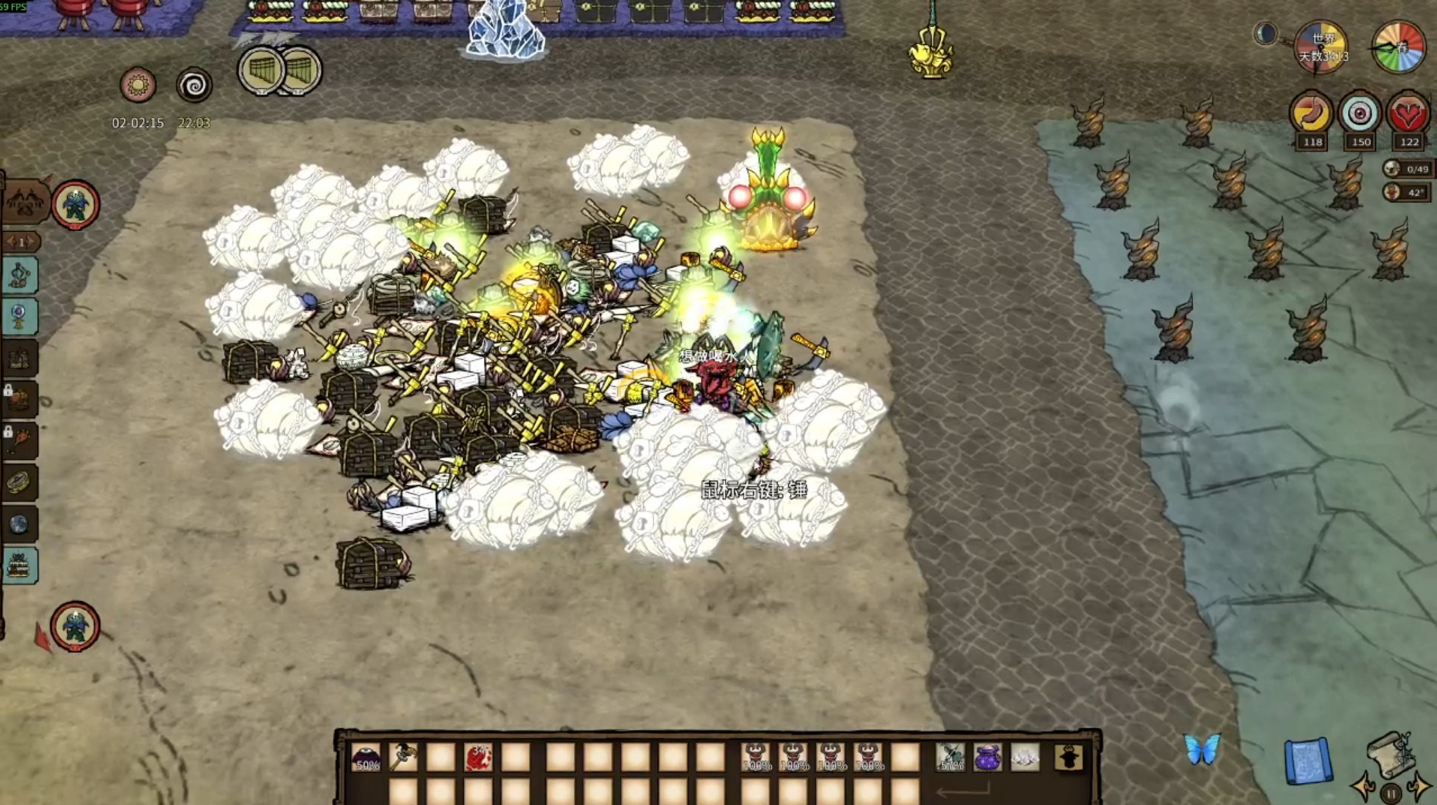Open the crafting scroll icon near pause
Screen dimensions: 1437x805
point(1390,752)
